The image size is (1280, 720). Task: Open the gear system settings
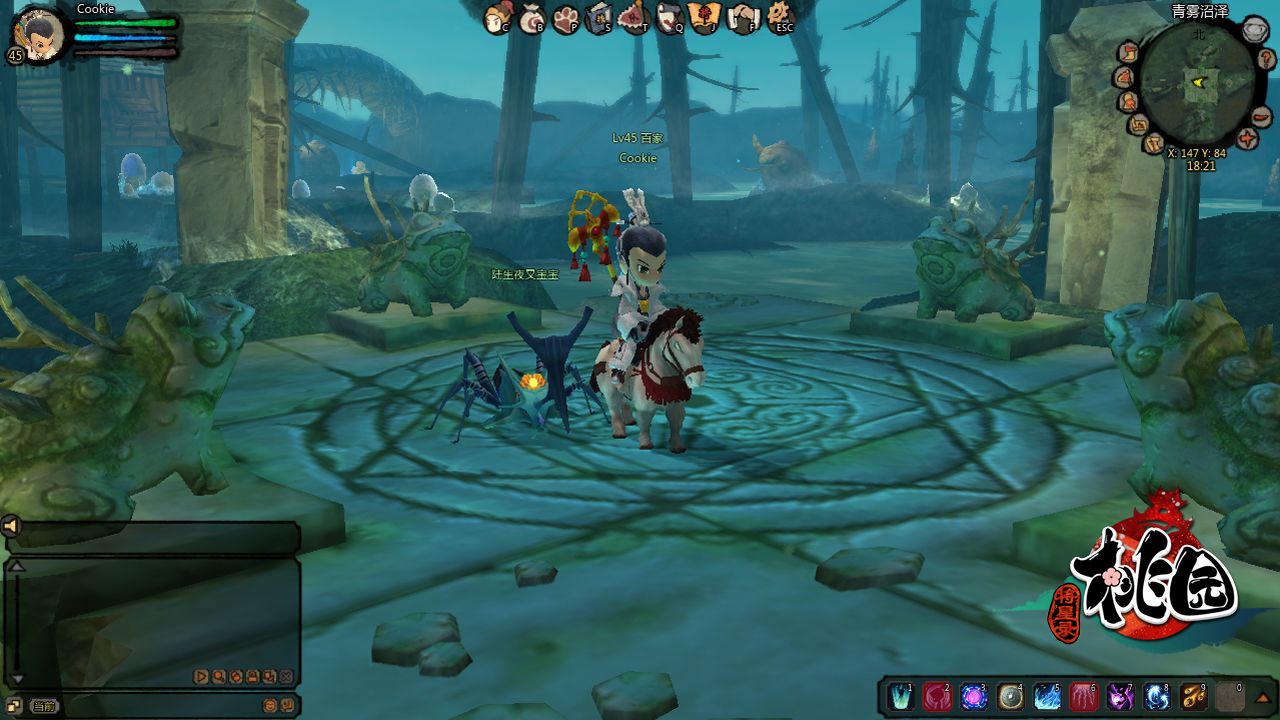[780, 18]
